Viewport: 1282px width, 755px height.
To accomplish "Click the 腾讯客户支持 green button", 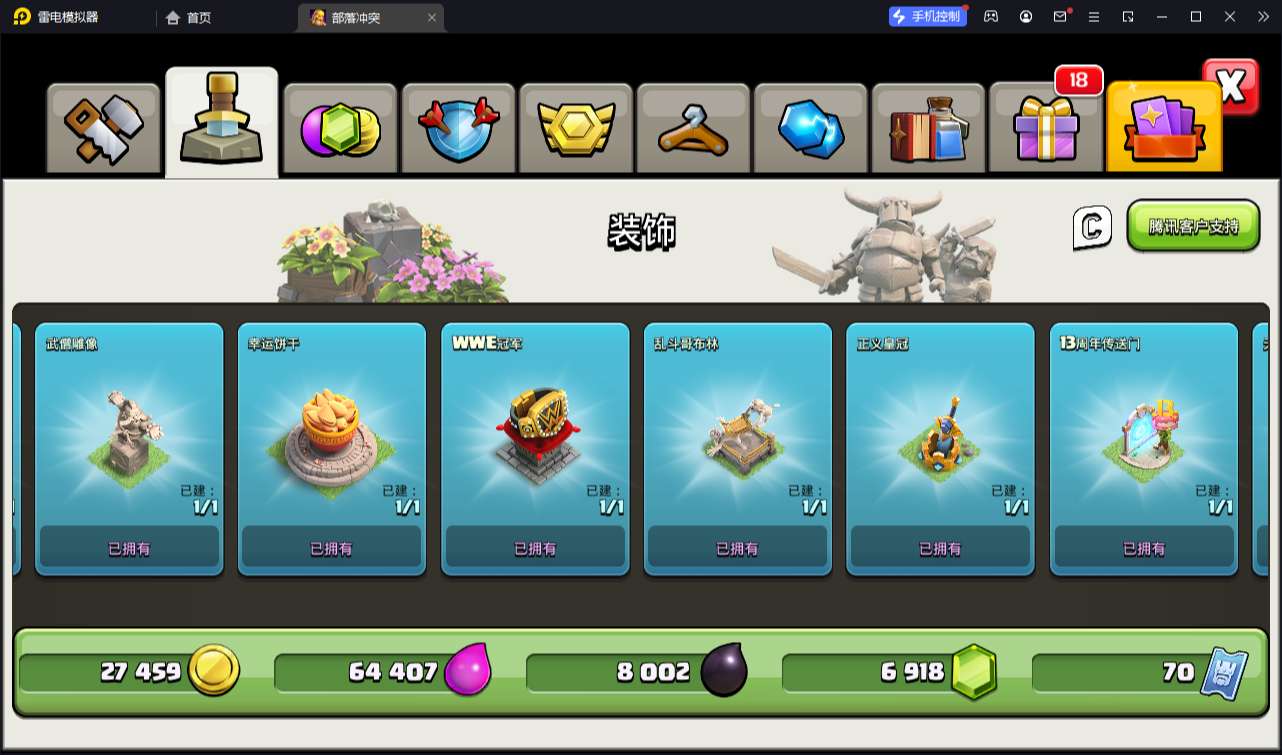I will coord(1193,226).
